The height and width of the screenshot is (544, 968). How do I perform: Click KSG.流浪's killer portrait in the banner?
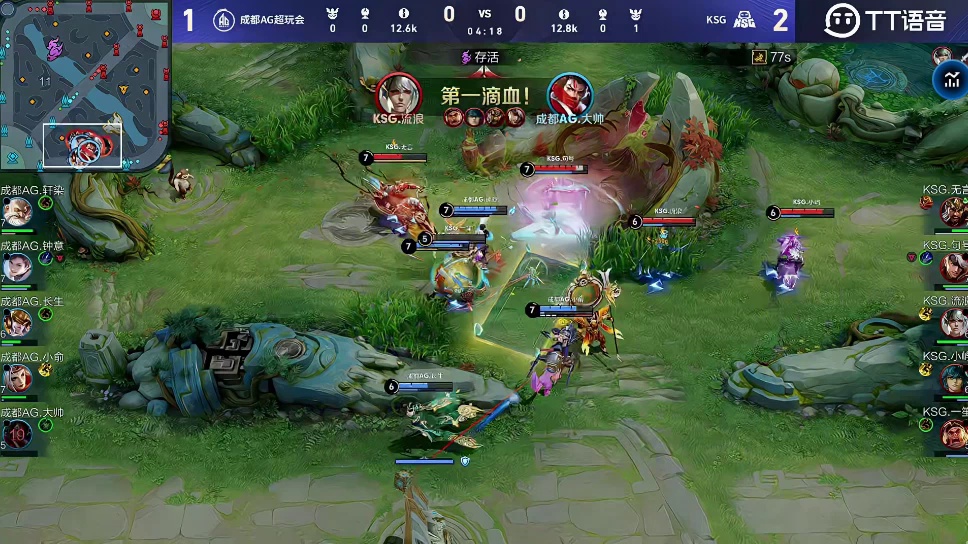click(398, 94)
